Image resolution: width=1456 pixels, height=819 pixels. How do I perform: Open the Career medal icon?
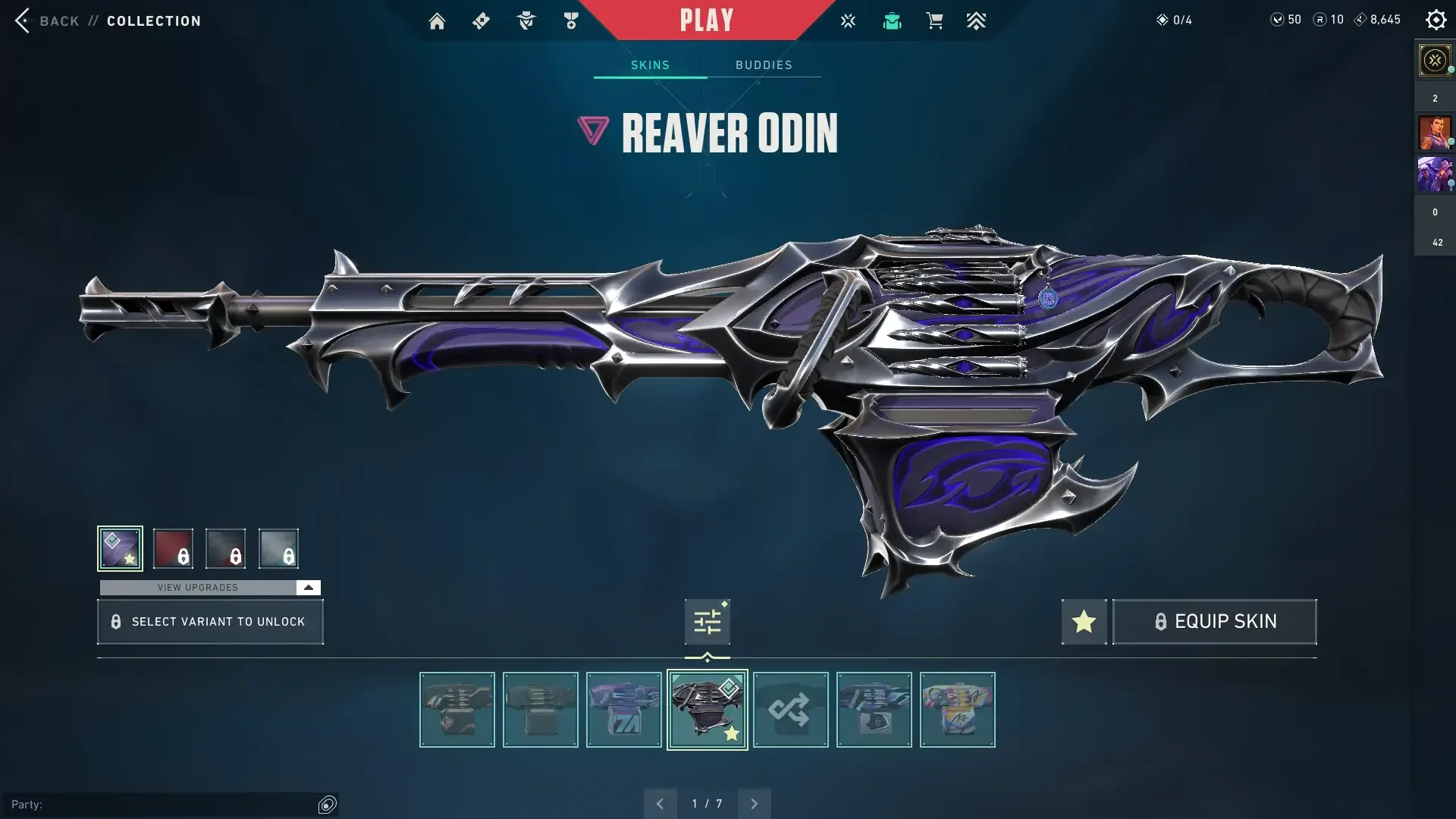(x=571, y=20)
